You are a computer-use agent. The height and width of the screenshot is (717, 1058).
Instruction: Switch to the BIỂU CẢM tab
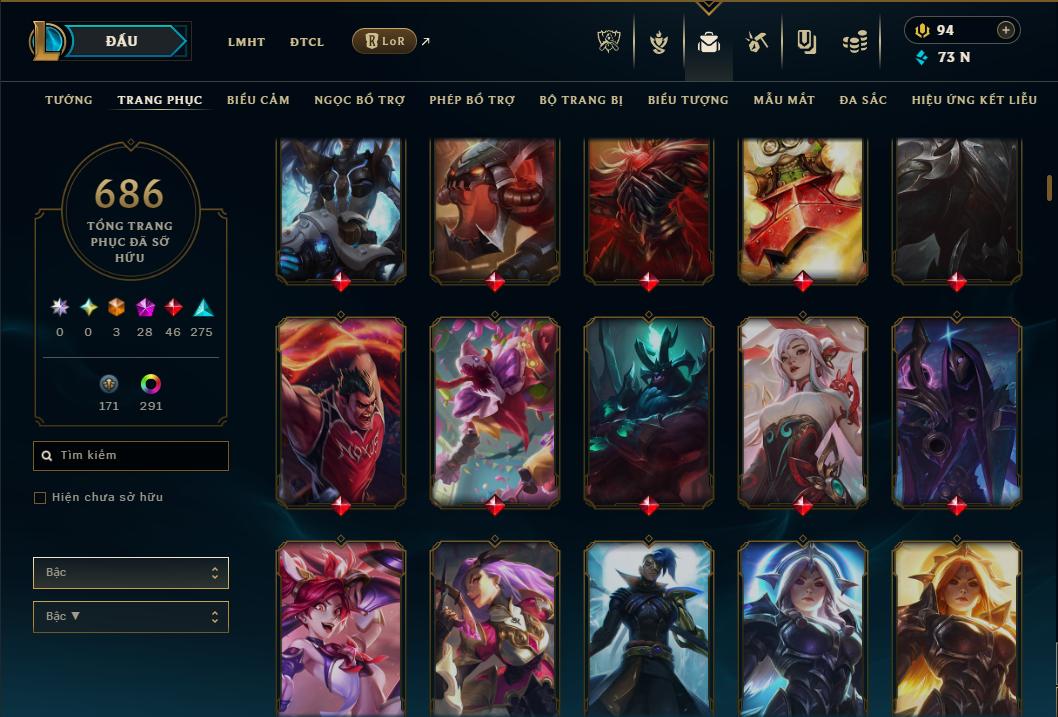coord(258,100)
